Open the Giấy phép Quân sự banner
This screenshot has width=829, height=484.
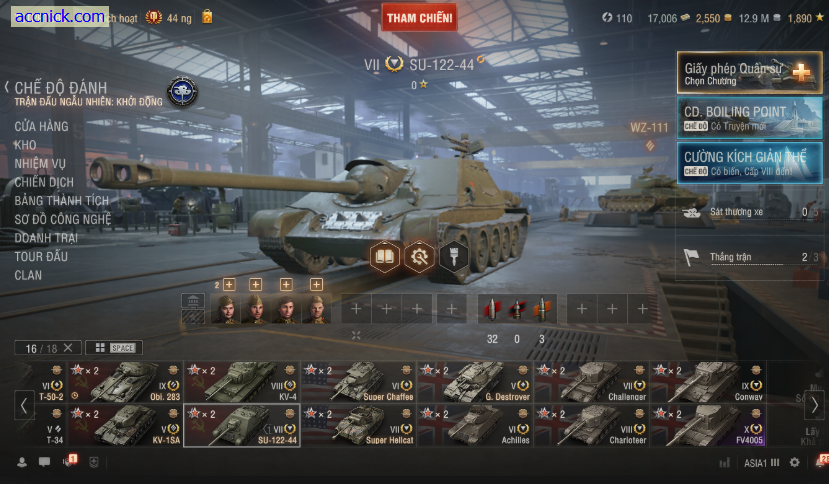click(x=749, y=72)
